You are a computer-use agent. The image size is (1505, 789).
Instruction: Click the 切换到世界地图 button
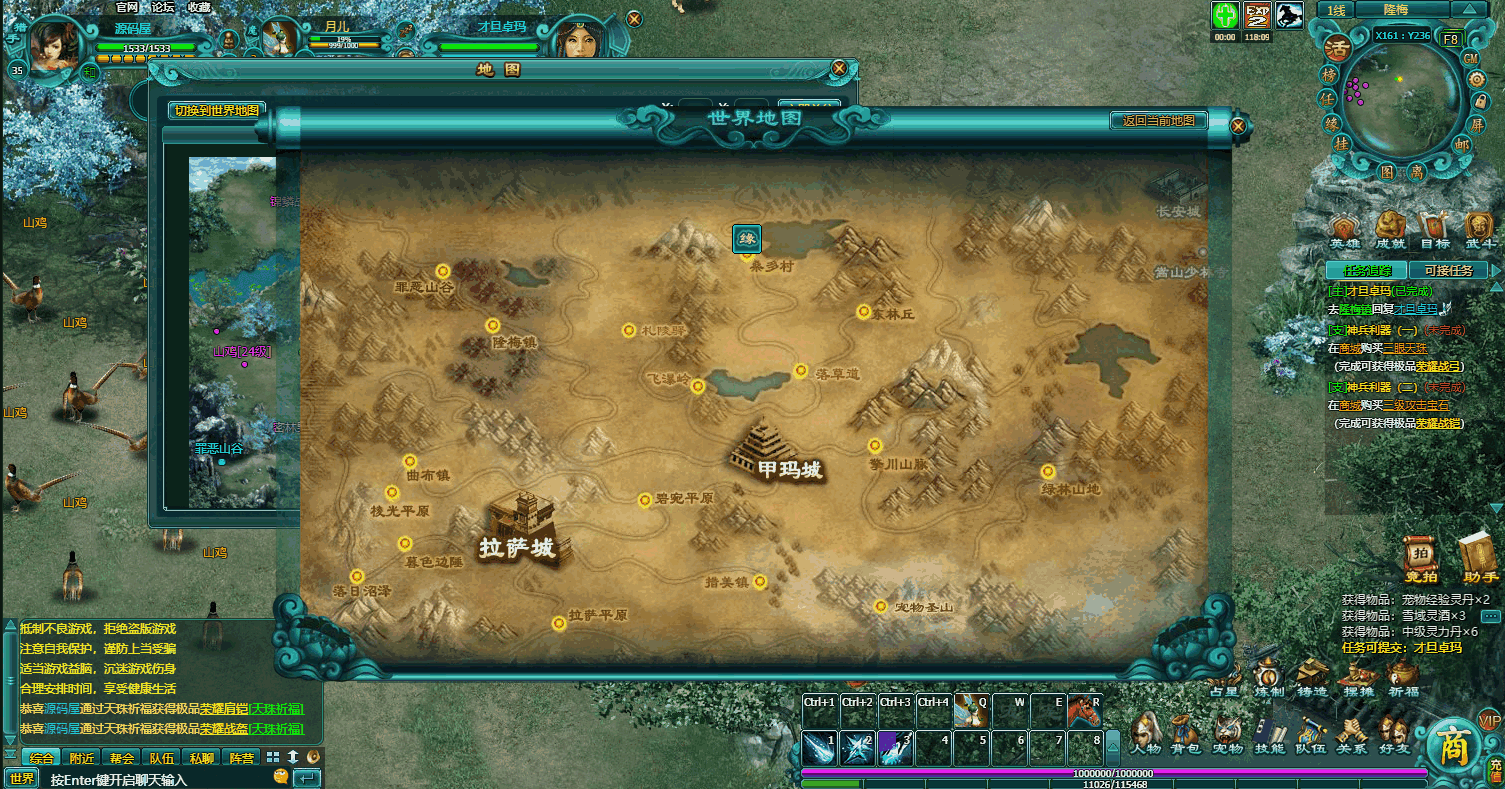point(217,111)
